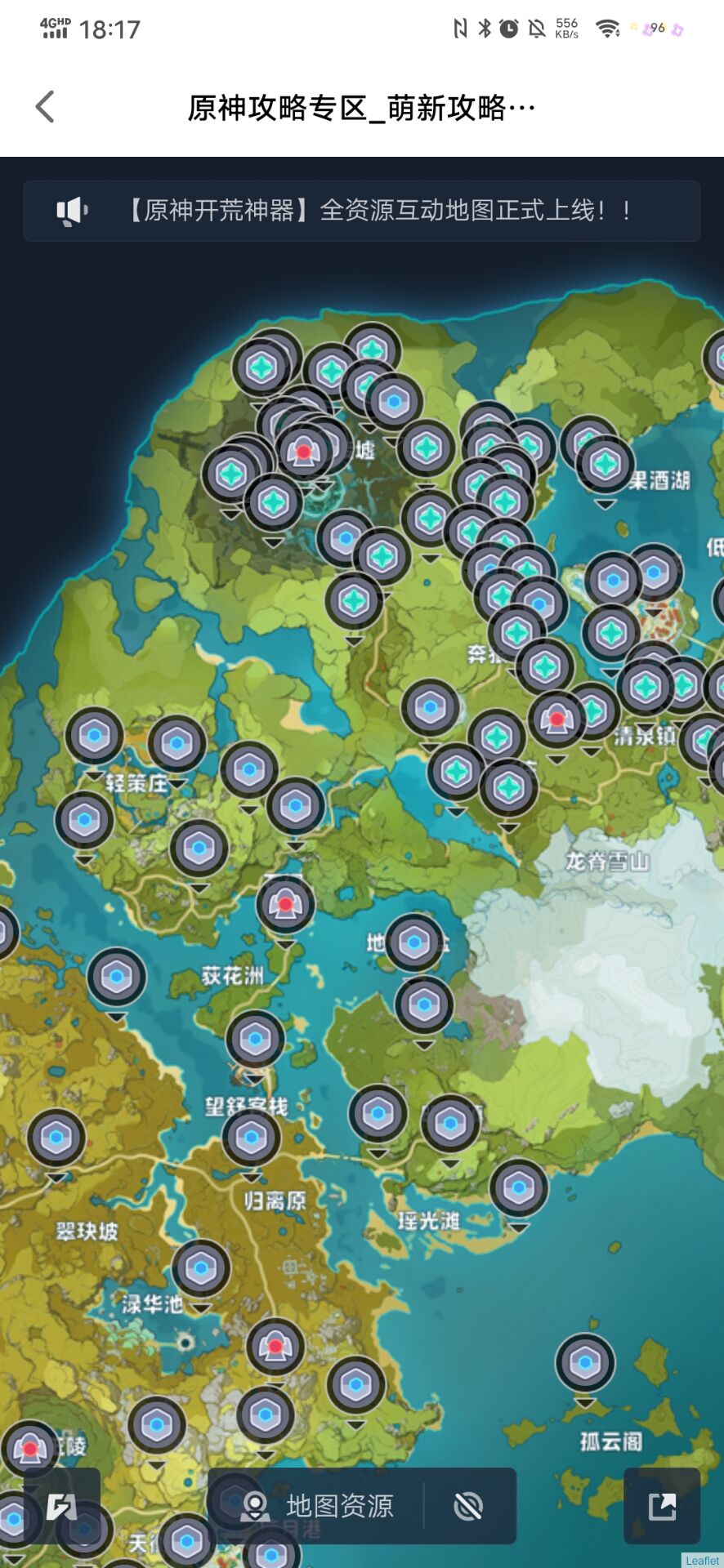Select the waypoint marker above 绿华池
Viewport: 724px width, 1568px height.
pyautogui.click(x=201, y=1268)
